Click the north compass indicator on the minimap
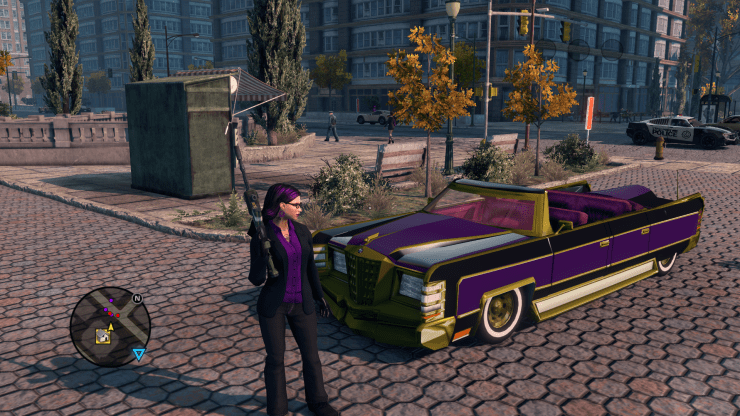This screenshot has height=416, width=740. point(137,298)
